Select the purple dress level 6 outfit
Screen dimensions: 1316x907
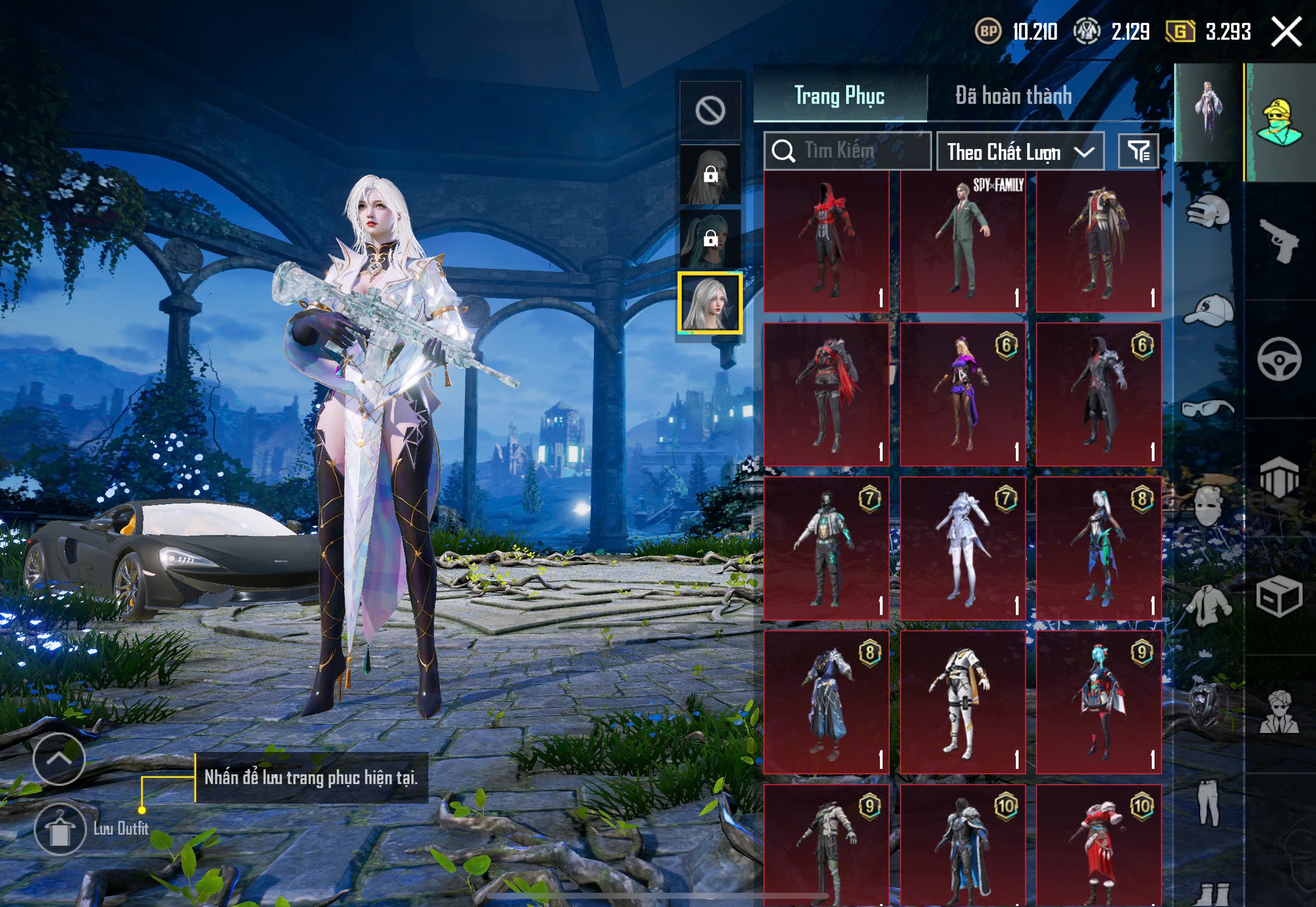963,395
